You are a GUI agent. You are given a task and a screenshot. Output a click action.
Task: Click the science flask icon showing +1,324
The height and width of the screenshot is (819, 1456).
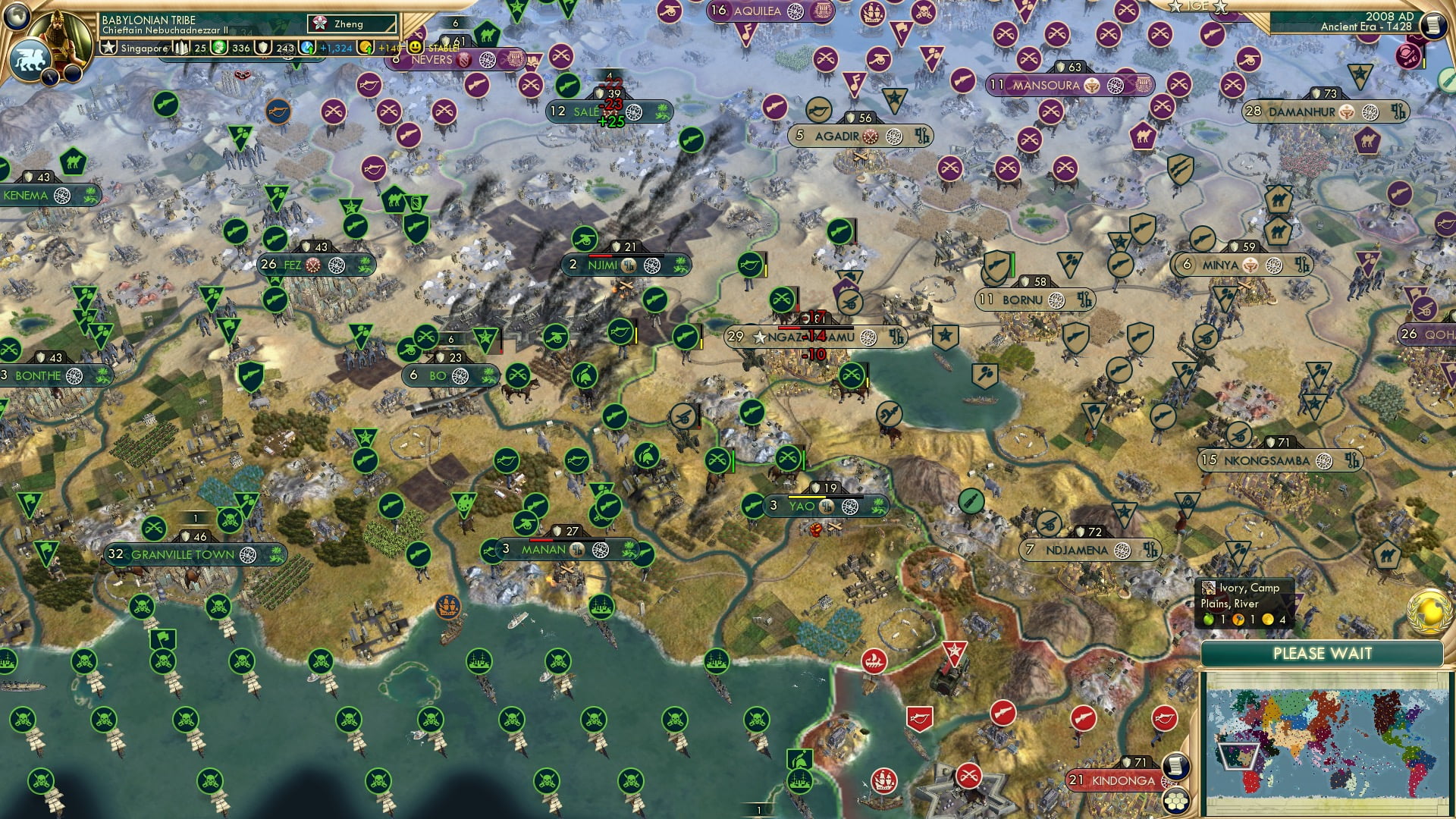pyautogui.click(x=306, y=49)
